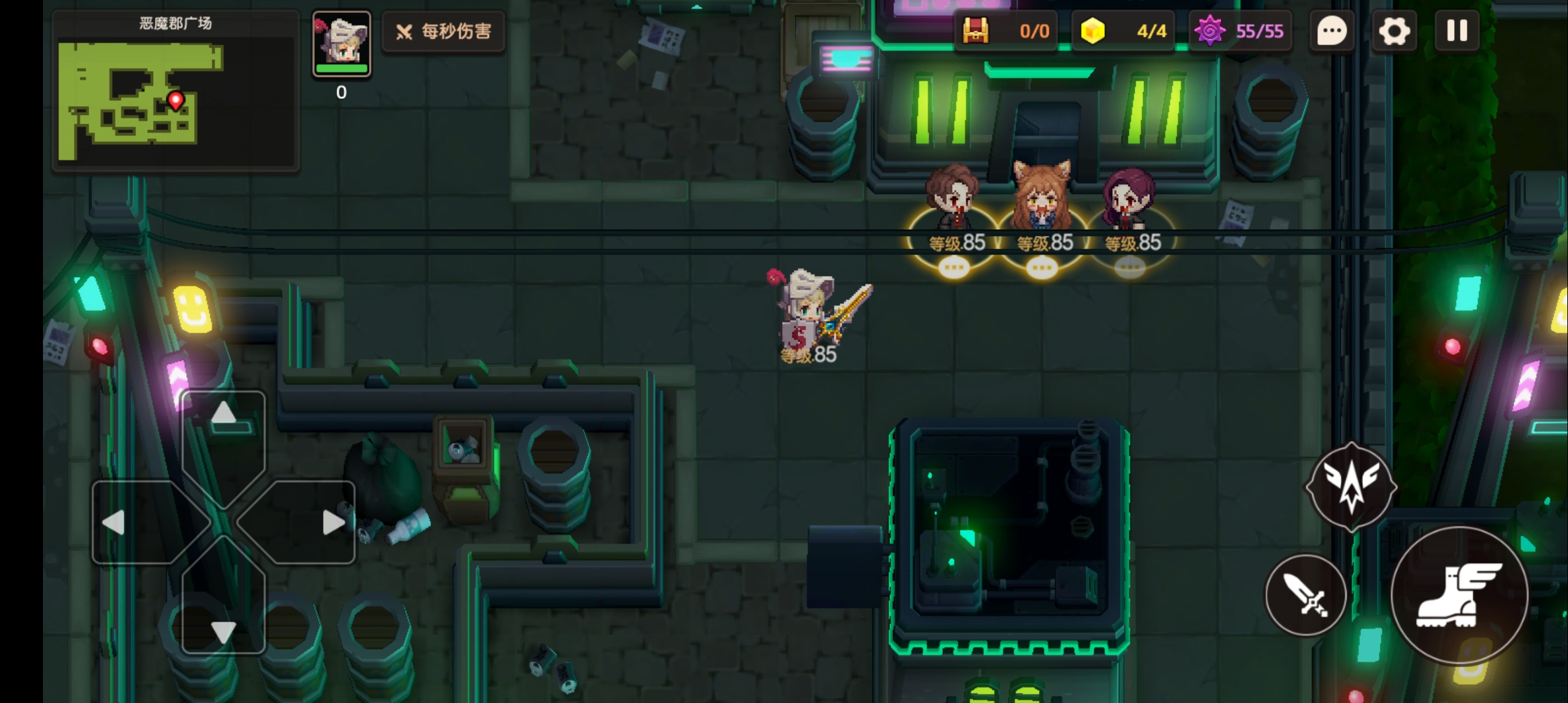Image resolution: width=1568 pixels, height=703 pixels.
Task: Activate the winged chain skill button
Action: click(1351, 486)
